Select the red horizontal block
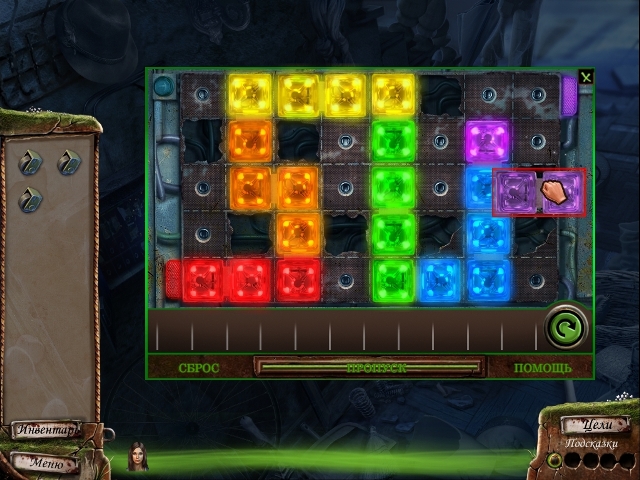This screenshot has height=480, width=640. click(250, 280)
